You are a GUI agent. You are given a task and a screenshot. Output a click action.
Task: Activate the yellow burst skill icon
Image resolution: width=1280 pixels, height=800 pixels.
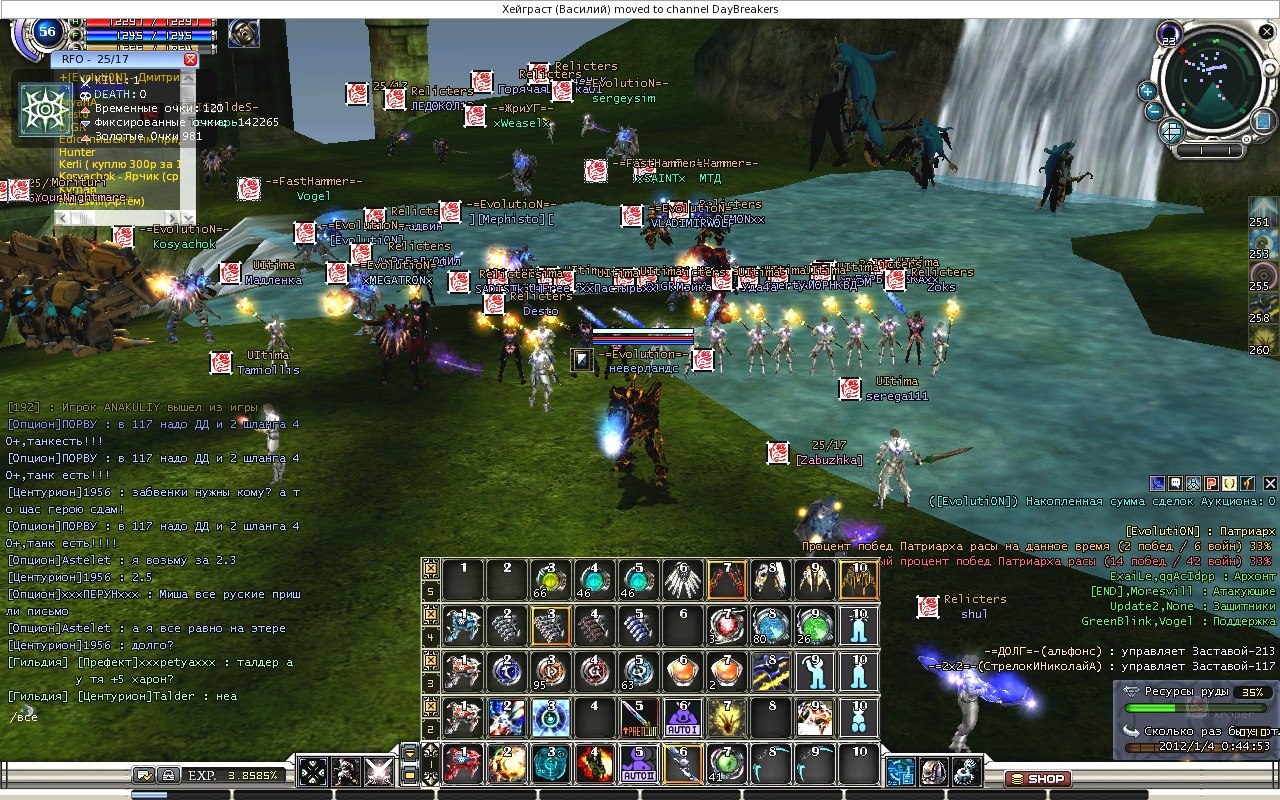pyautogui.click(x=727, y=717)
